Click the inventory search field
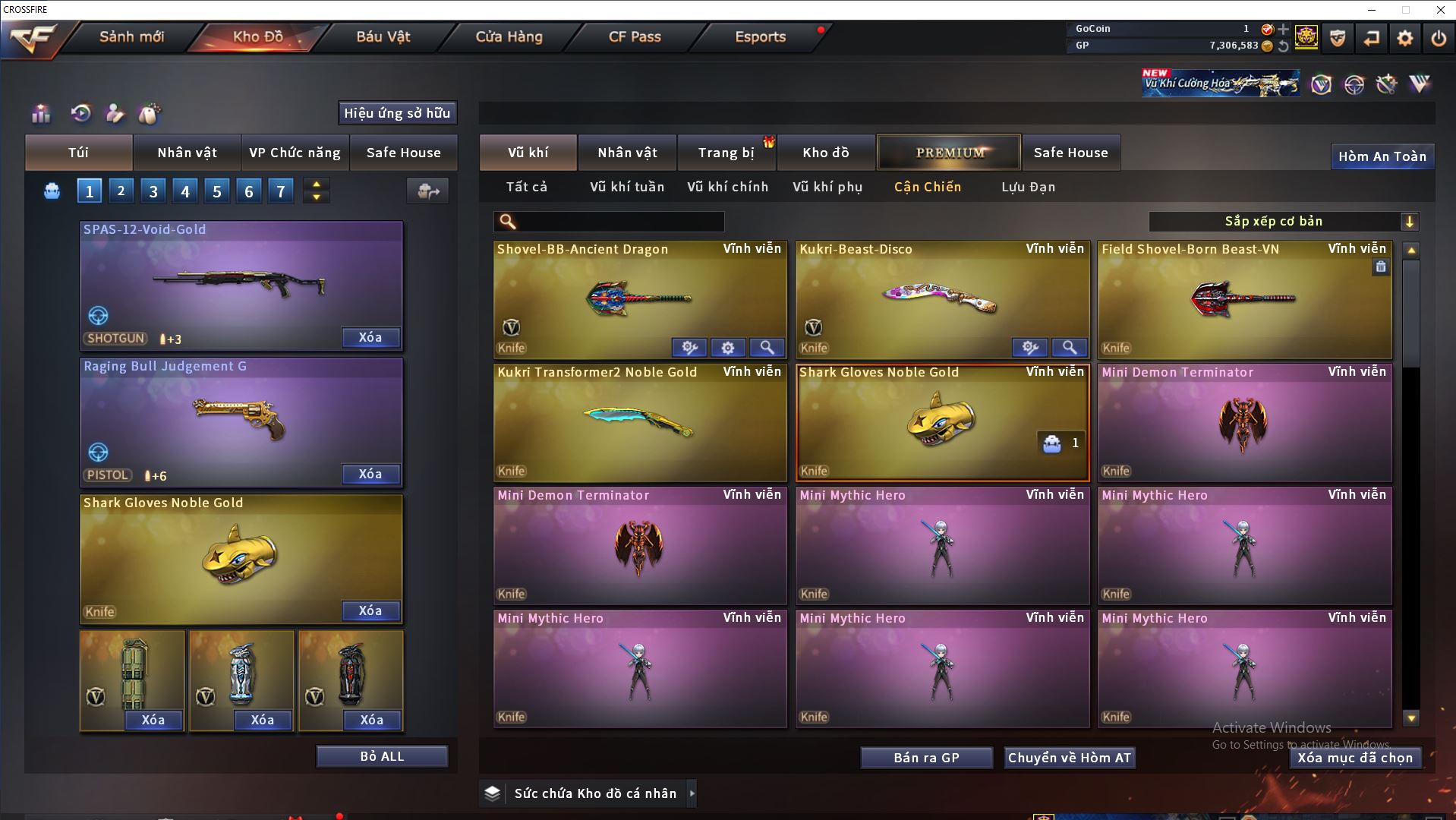Screen dimensions: 1456x820 coord(619,222)
